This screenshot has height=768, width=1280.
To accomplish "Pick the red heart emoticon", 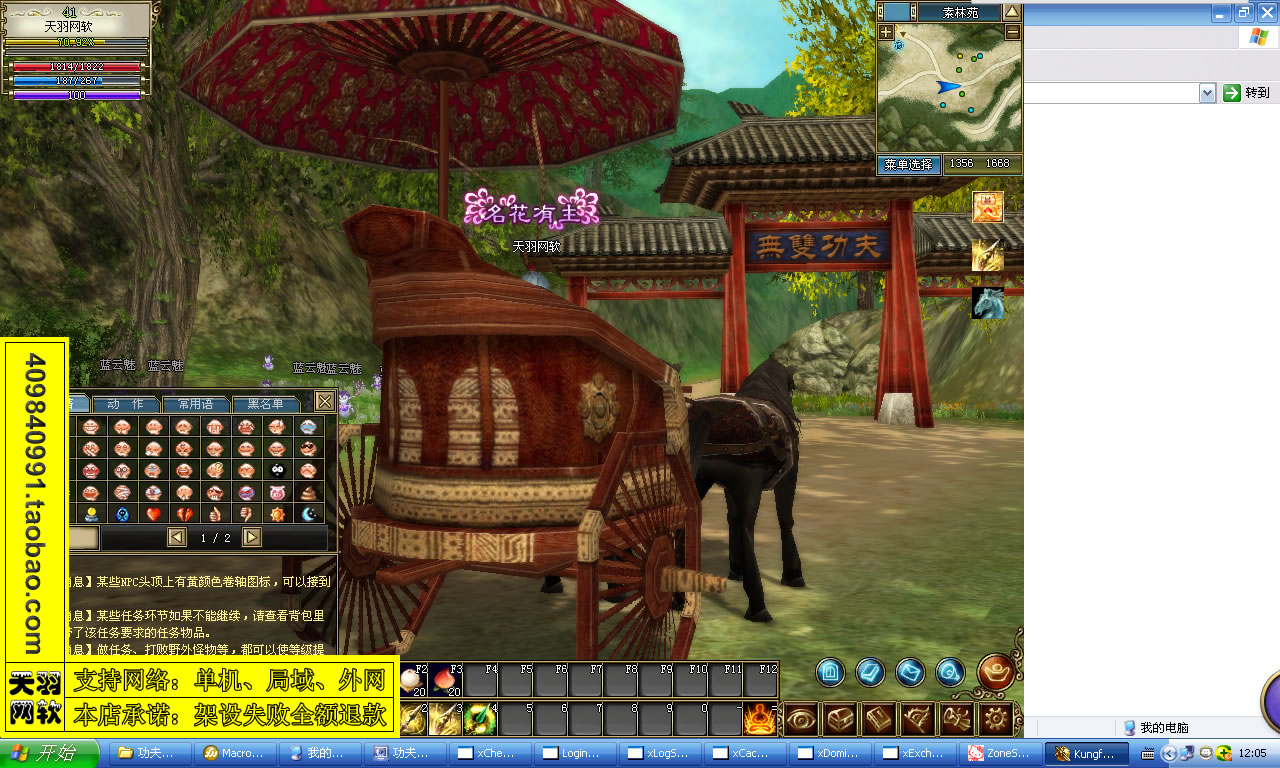I will (x=153, y=514).
